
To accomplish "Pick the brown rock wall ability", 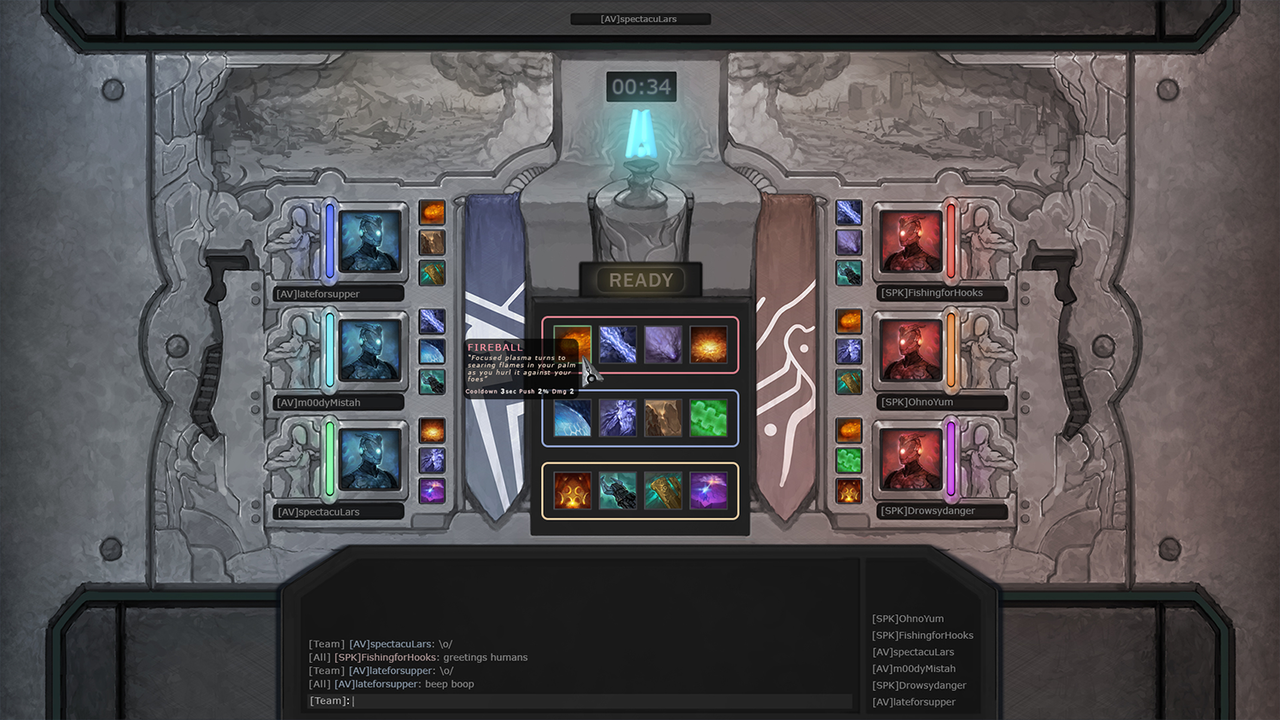I will point(663,418).
